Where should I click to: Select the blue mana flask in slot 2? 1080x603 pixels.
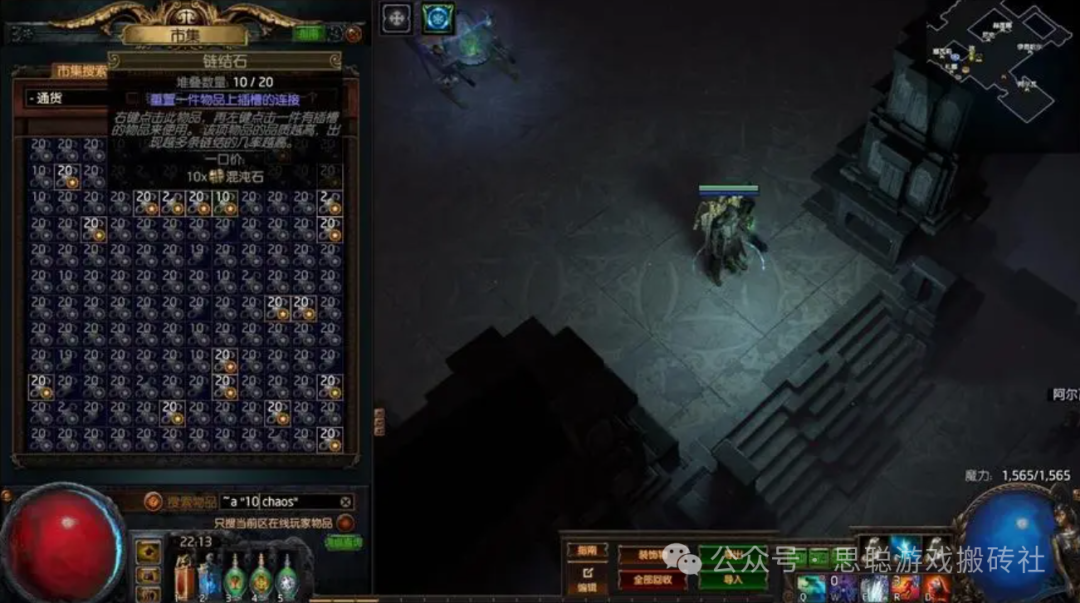(209, 578)
